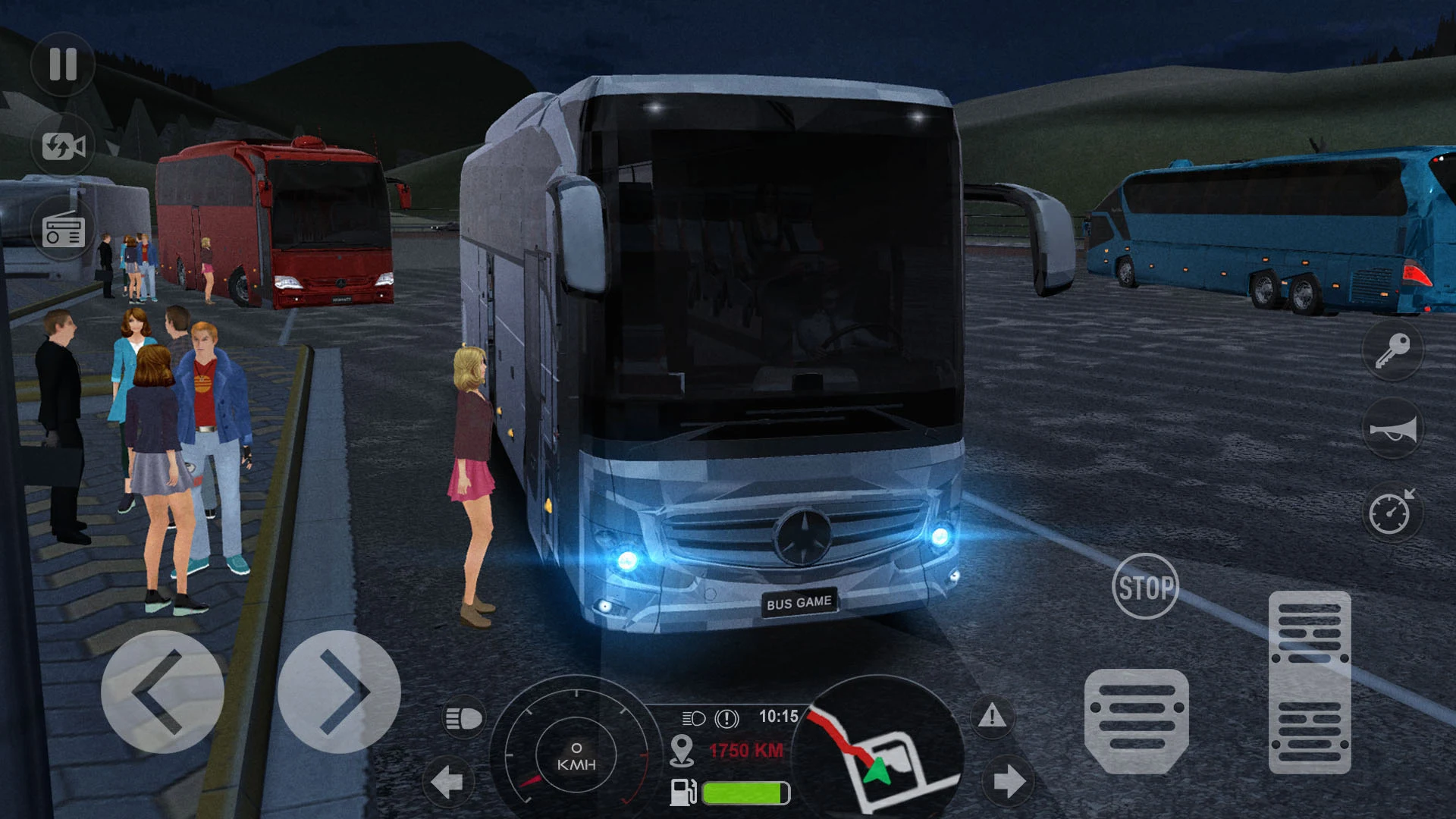Turn the ignition key
The height and width of the screenshot is (819, 1456).
coord(1392,350)
